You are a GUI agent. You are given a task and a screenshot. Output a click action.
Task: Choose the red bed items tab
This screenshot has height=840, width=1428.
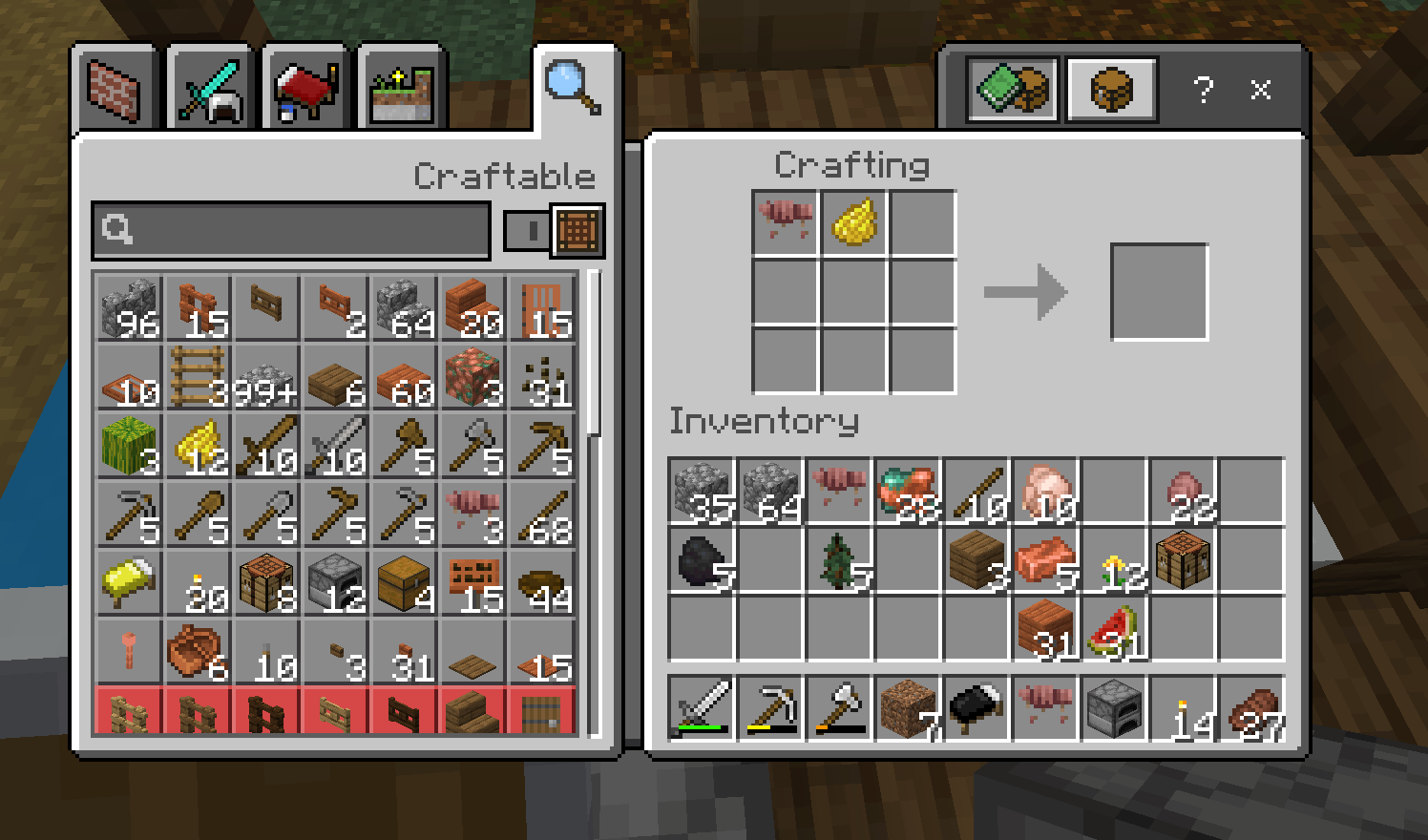click(x=305, y=92)
